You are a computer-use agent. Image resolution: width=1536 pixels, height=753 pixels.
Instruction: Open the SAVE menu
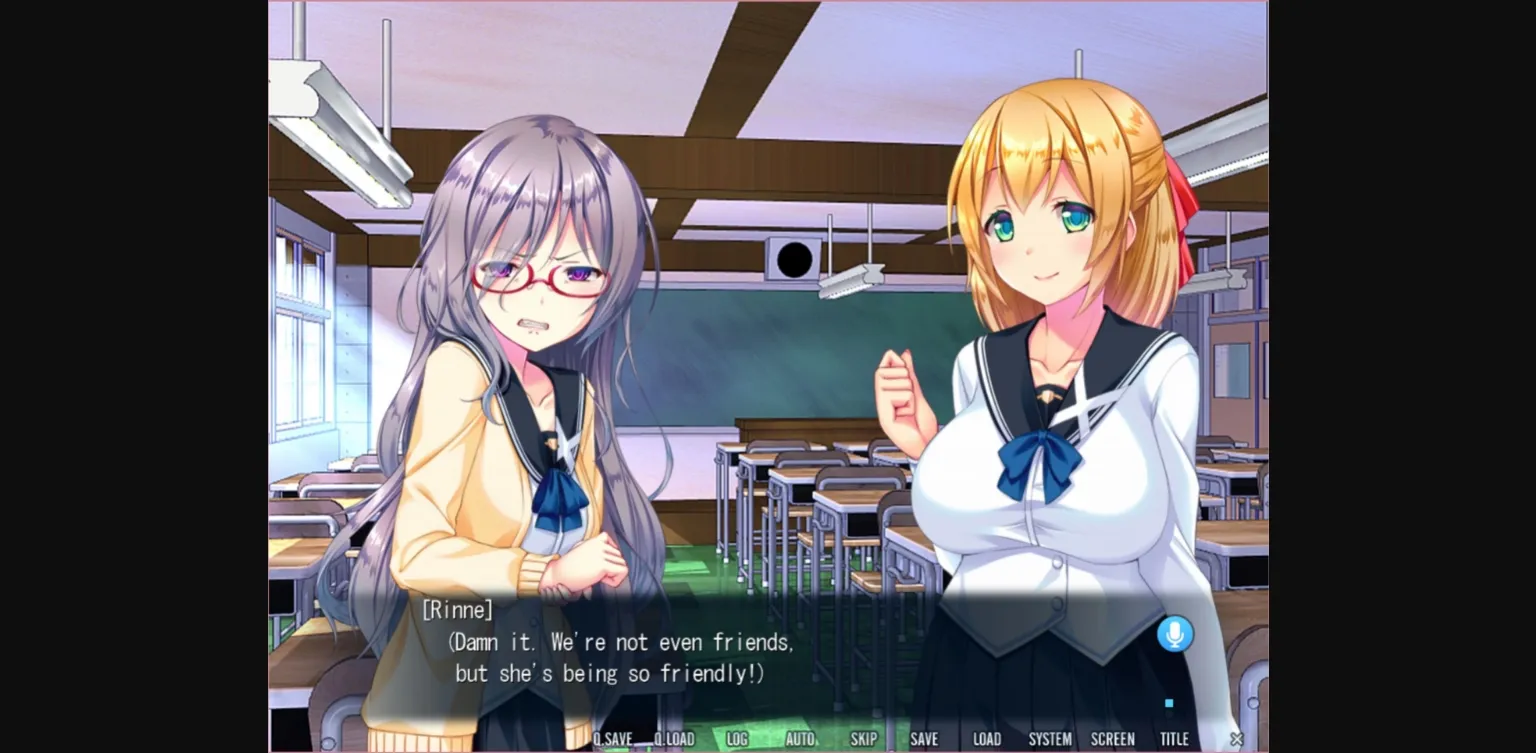[x=924, y=738]
